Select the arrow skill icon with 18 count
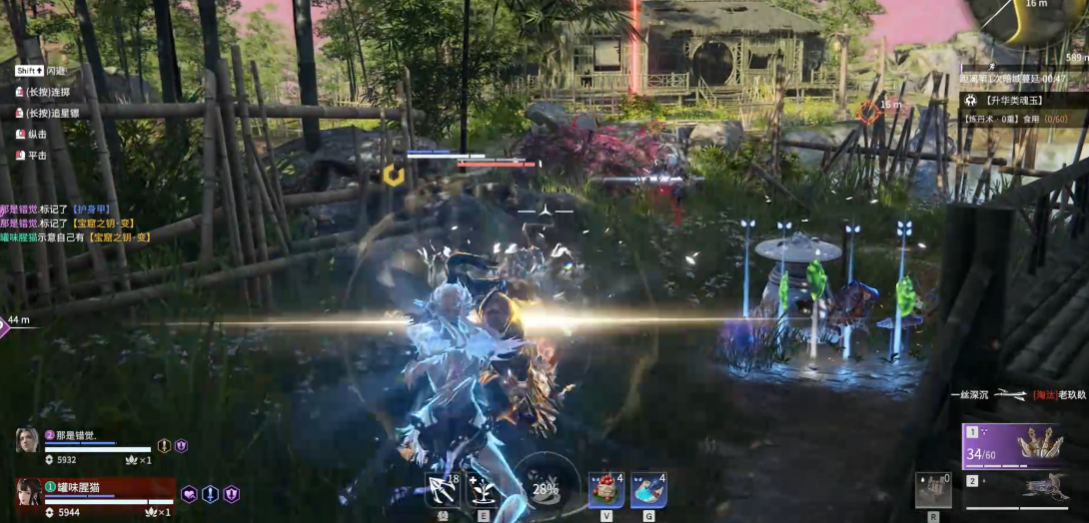Image resolution: width=1089 pixels, height=523 pixels. (442, 490)
